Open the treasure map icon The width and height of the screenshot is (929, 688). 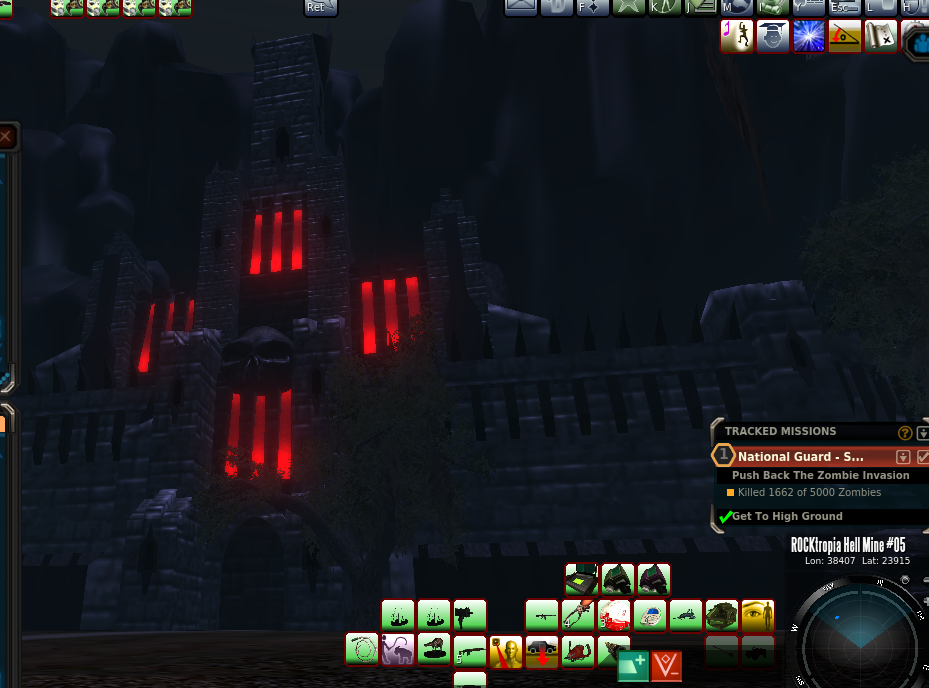click(881, 36)
